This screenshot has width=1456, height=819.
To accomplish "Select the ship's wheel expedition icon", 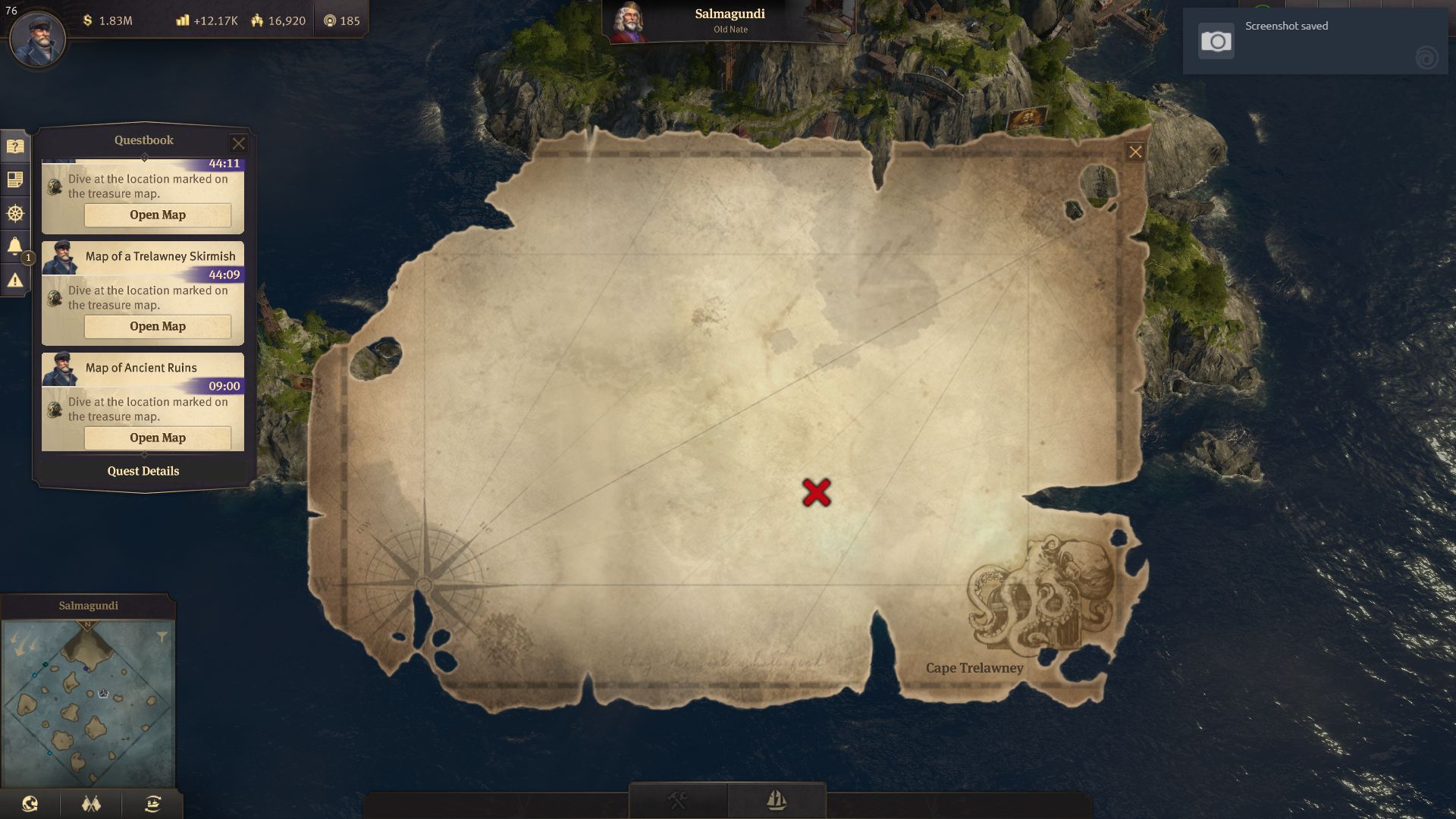I will pyautogui.click(x=14, y=213).
